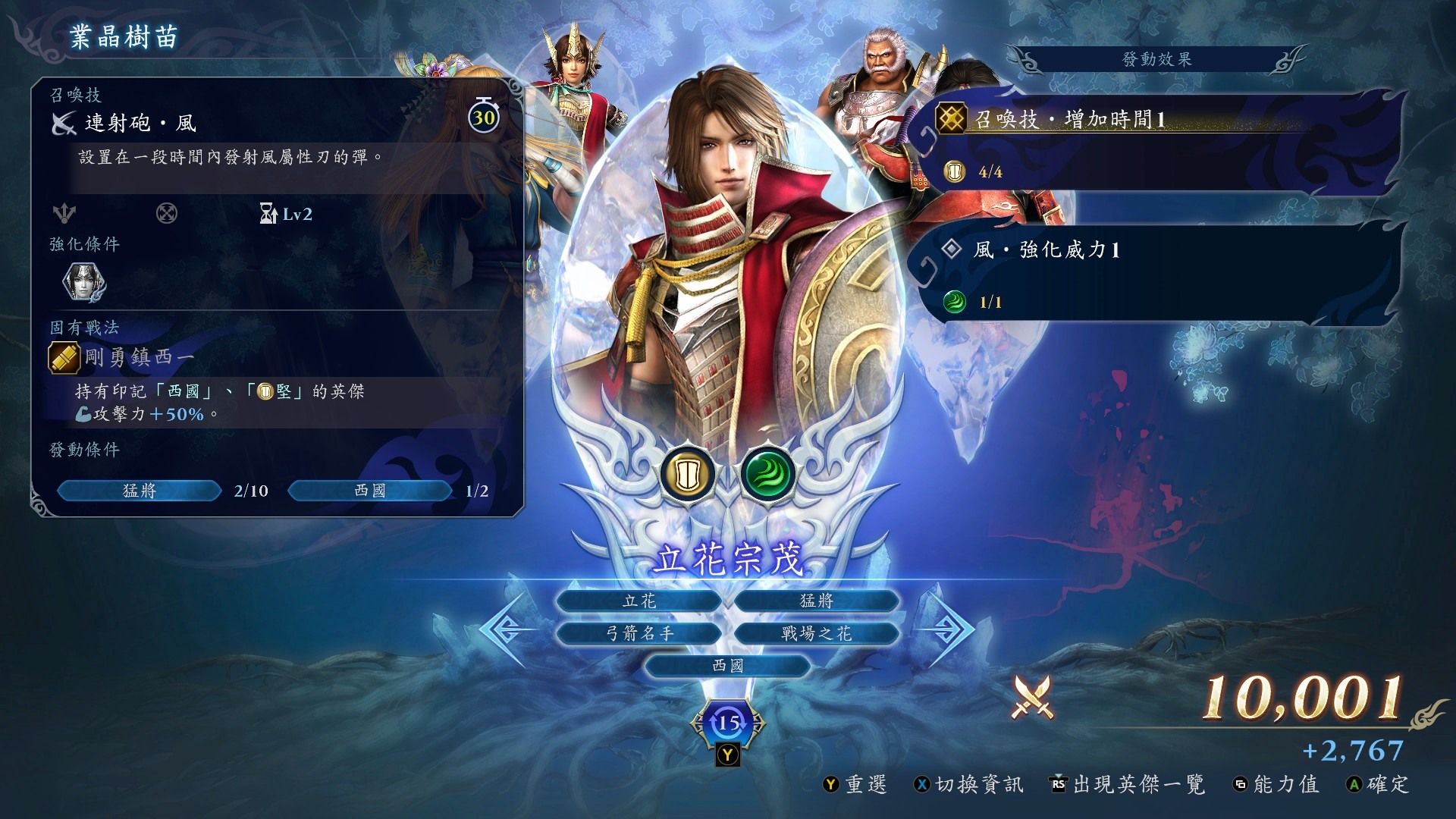
Task: Select the 弓箭名手 trait tag
Action: [x=639, y=632]
